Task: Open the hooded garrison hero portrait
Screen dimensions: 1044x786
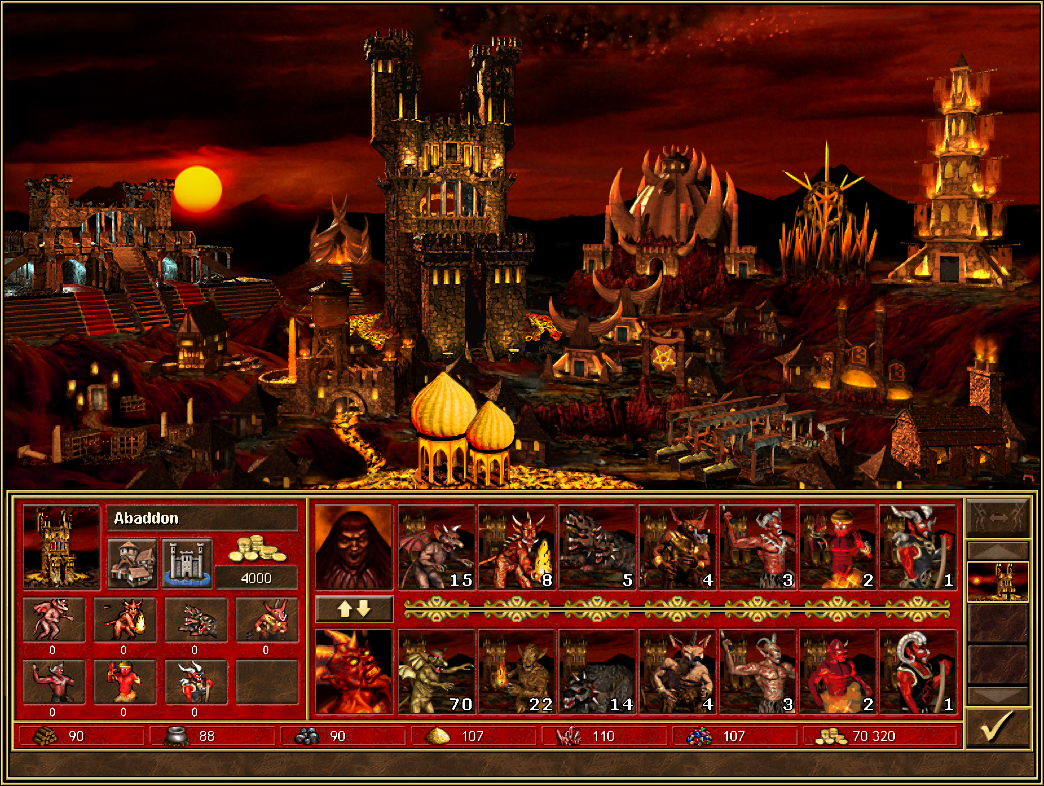Action: (x=353, y=547)
